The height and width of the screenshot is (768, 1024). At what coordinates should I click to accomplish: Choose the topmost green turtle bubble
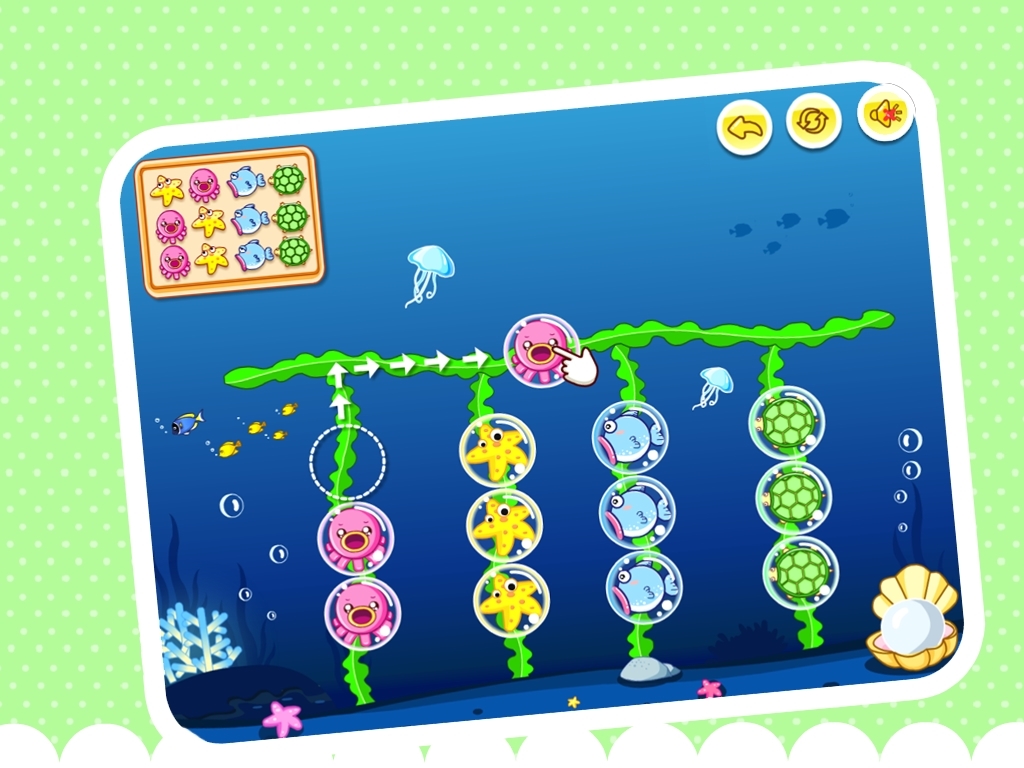[x=785, y=423]
